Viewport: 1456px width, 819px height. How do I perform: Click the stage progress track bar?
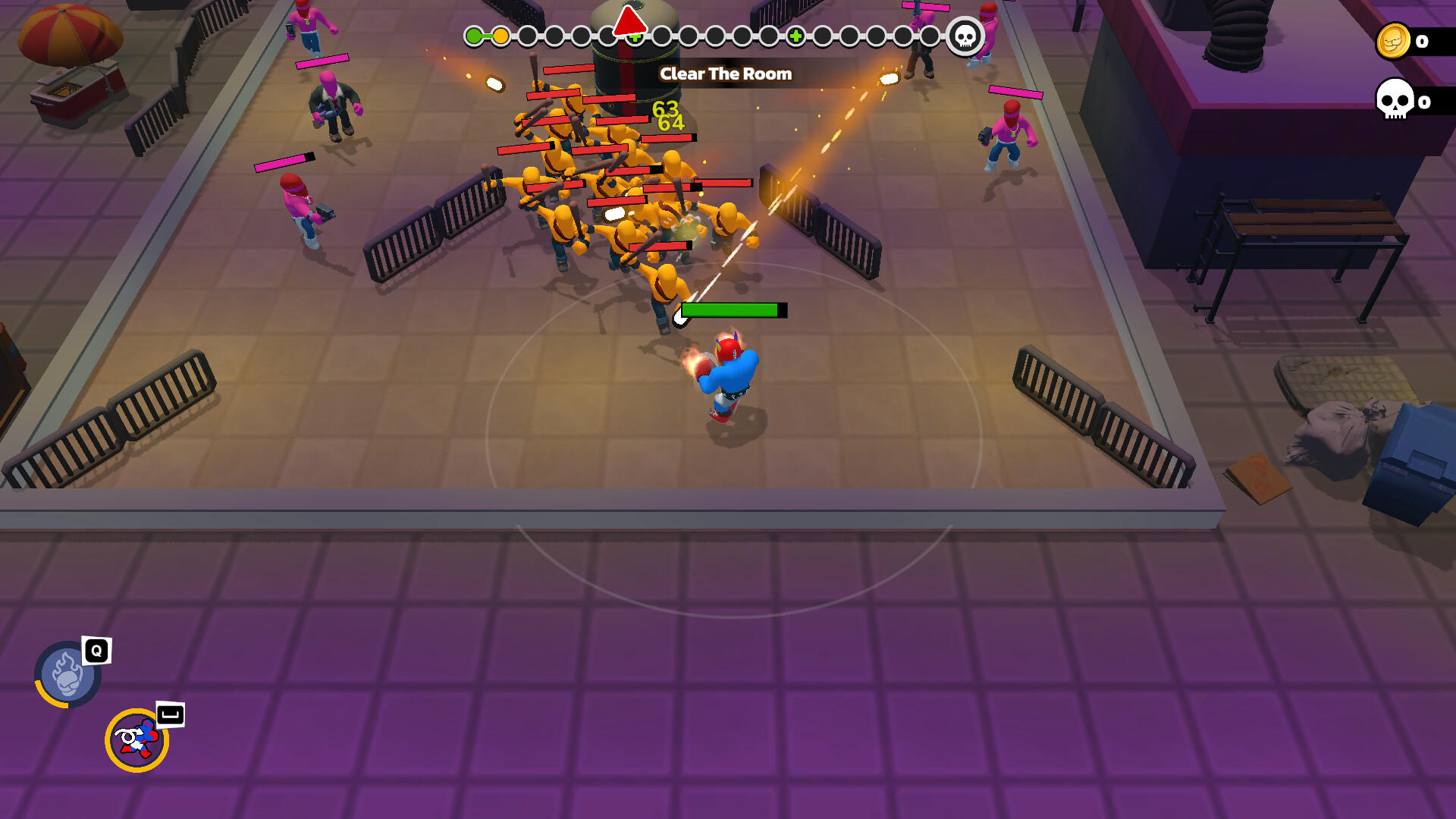point(713,34)
